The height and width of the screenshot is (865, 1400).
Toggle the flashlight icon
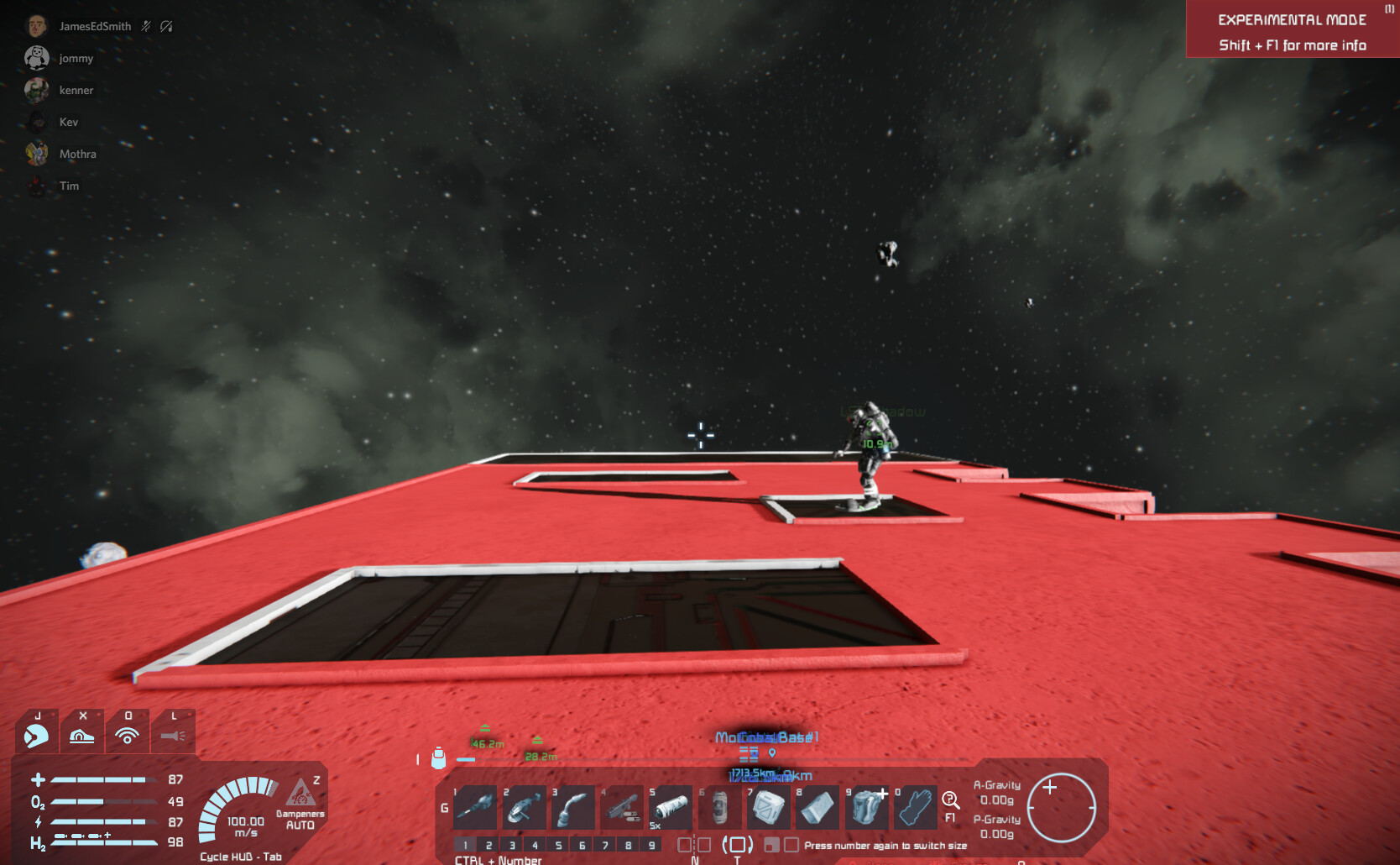point(173,735)
